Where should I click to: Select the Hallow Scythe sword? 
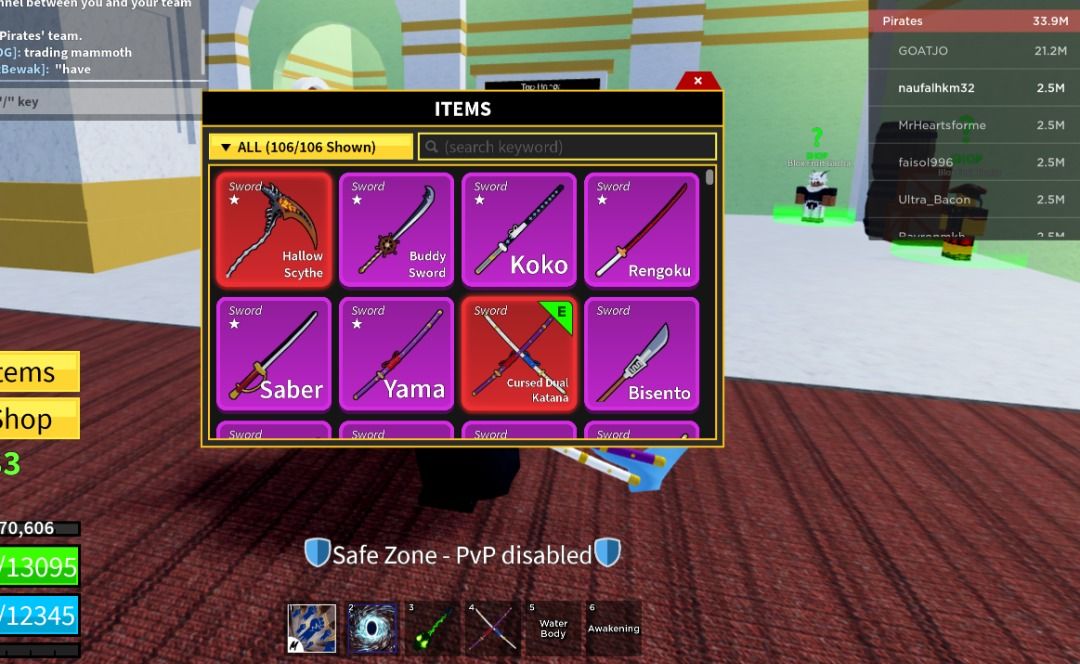point(274,230)
